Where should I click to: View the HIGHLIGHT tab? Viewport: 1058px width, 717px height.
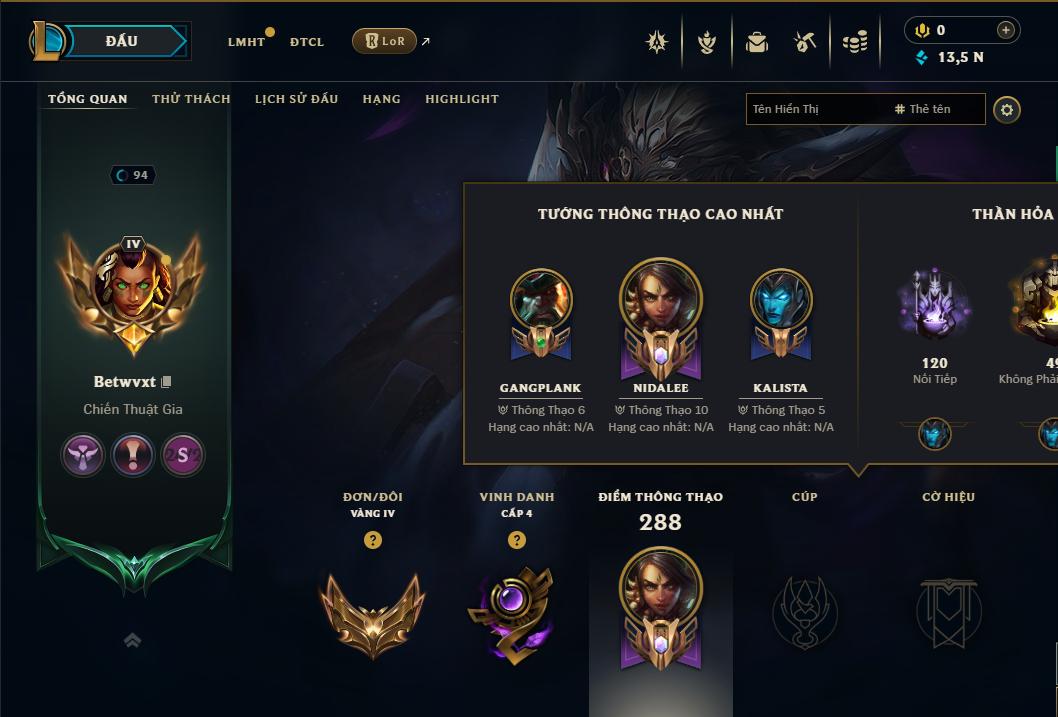[x=461, y=99]
